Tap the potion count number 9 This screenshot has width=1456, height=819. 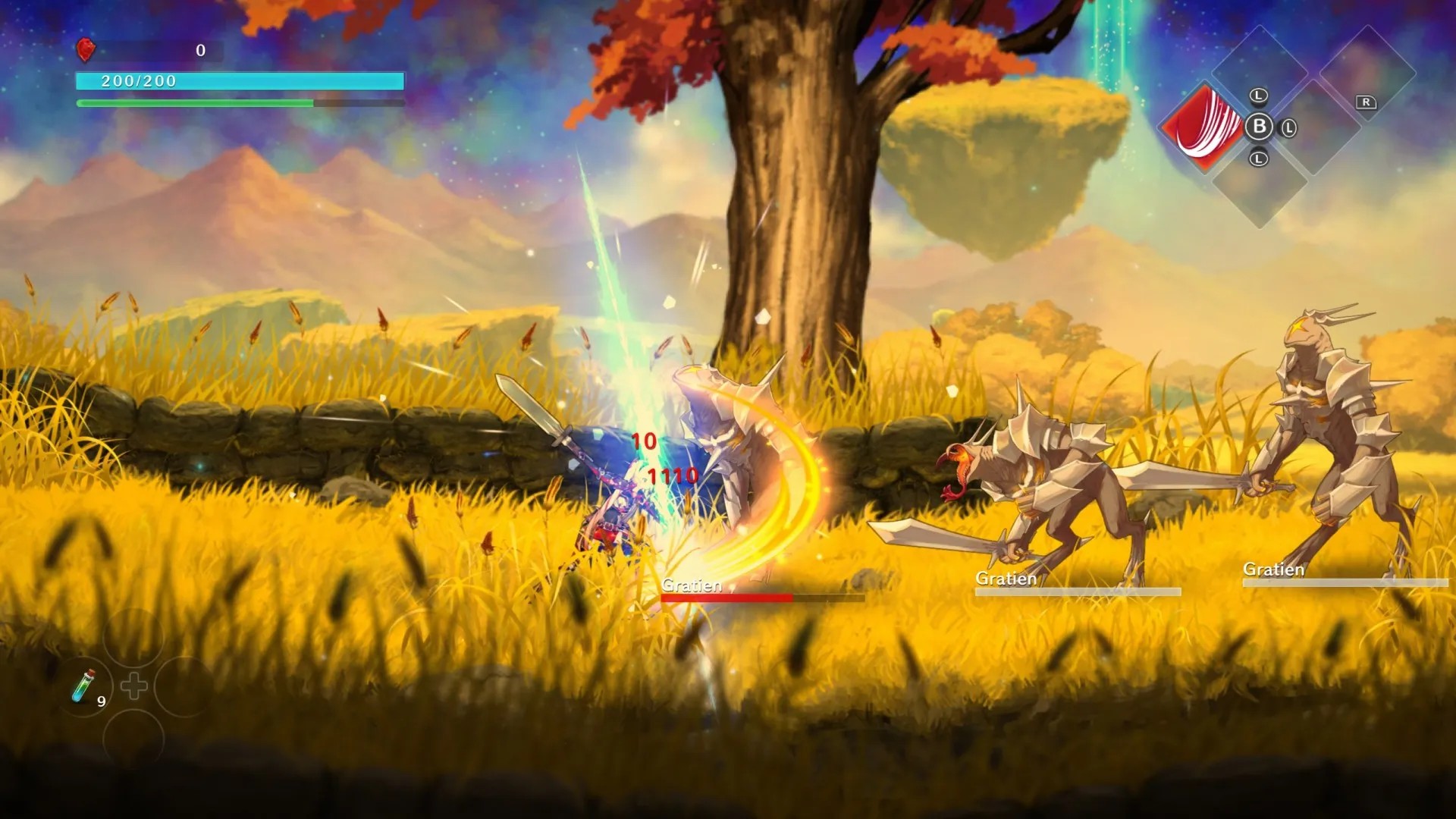(x=101, y=701)
